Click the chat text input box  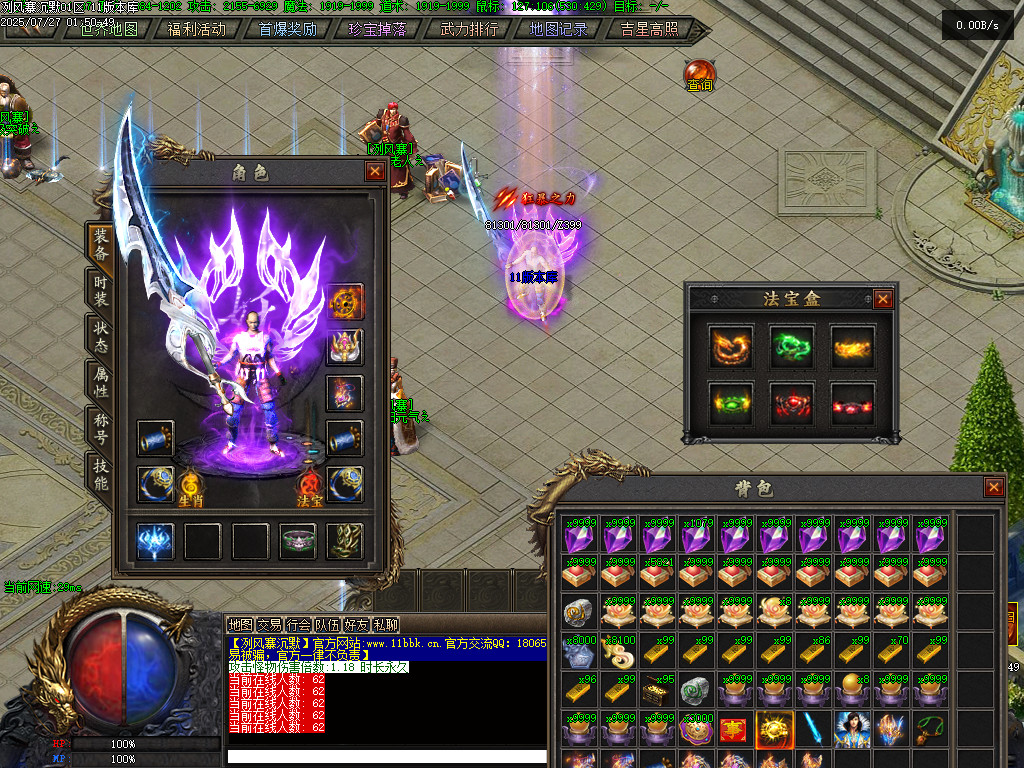pyautogui.click(x=387, y=756)
